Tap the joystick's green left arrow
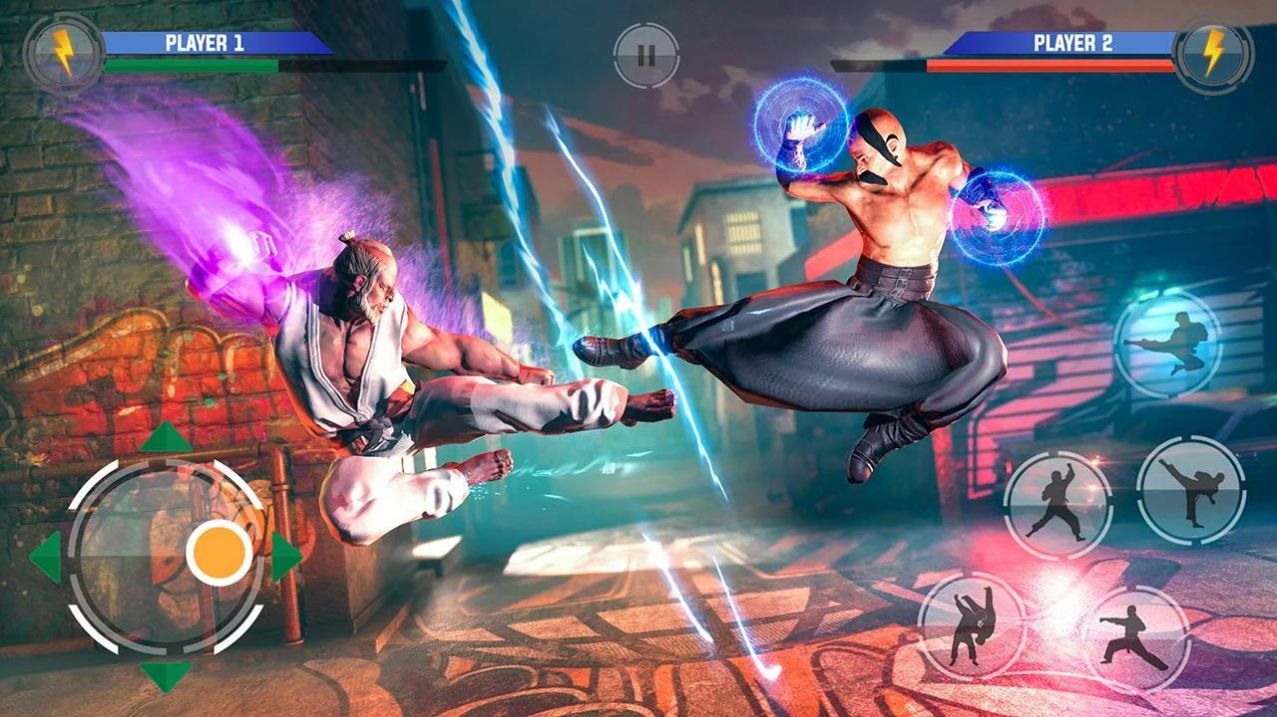1277x717 pixels. click(46, 557)
